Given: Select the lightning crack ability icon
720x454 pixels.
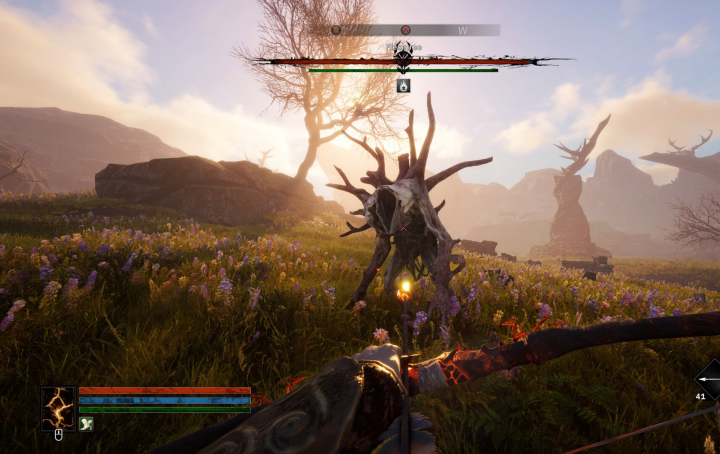Looking at the screenshot, I should pyautogui.click(x=57, y=407).
